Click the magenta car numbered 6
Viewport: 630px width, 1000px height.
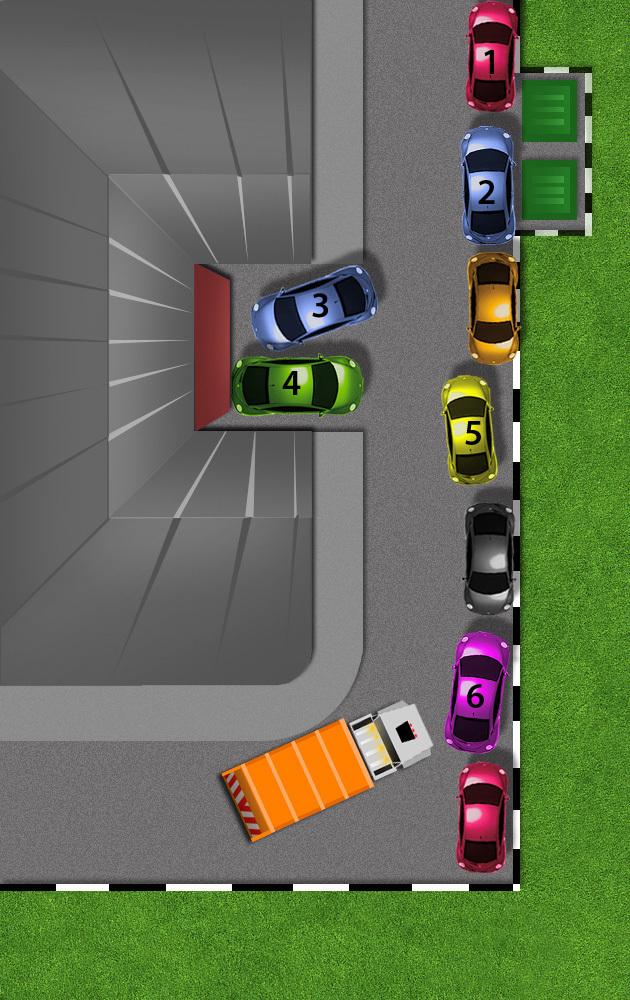[x=476, y=692]
